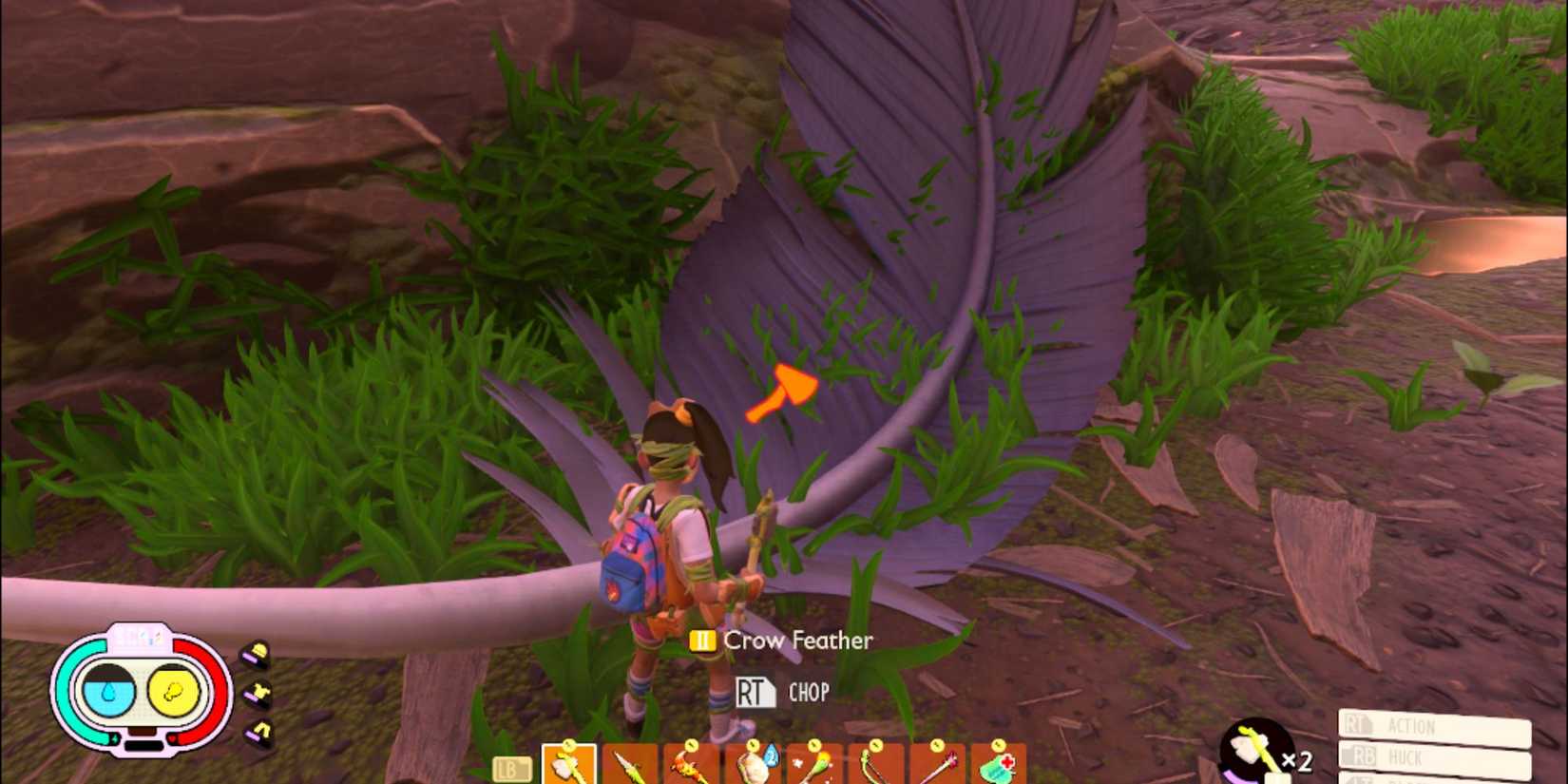Select the arrow item in the hotbar
The height and width of the screenshot is (784, 1568).
point(937,765)
